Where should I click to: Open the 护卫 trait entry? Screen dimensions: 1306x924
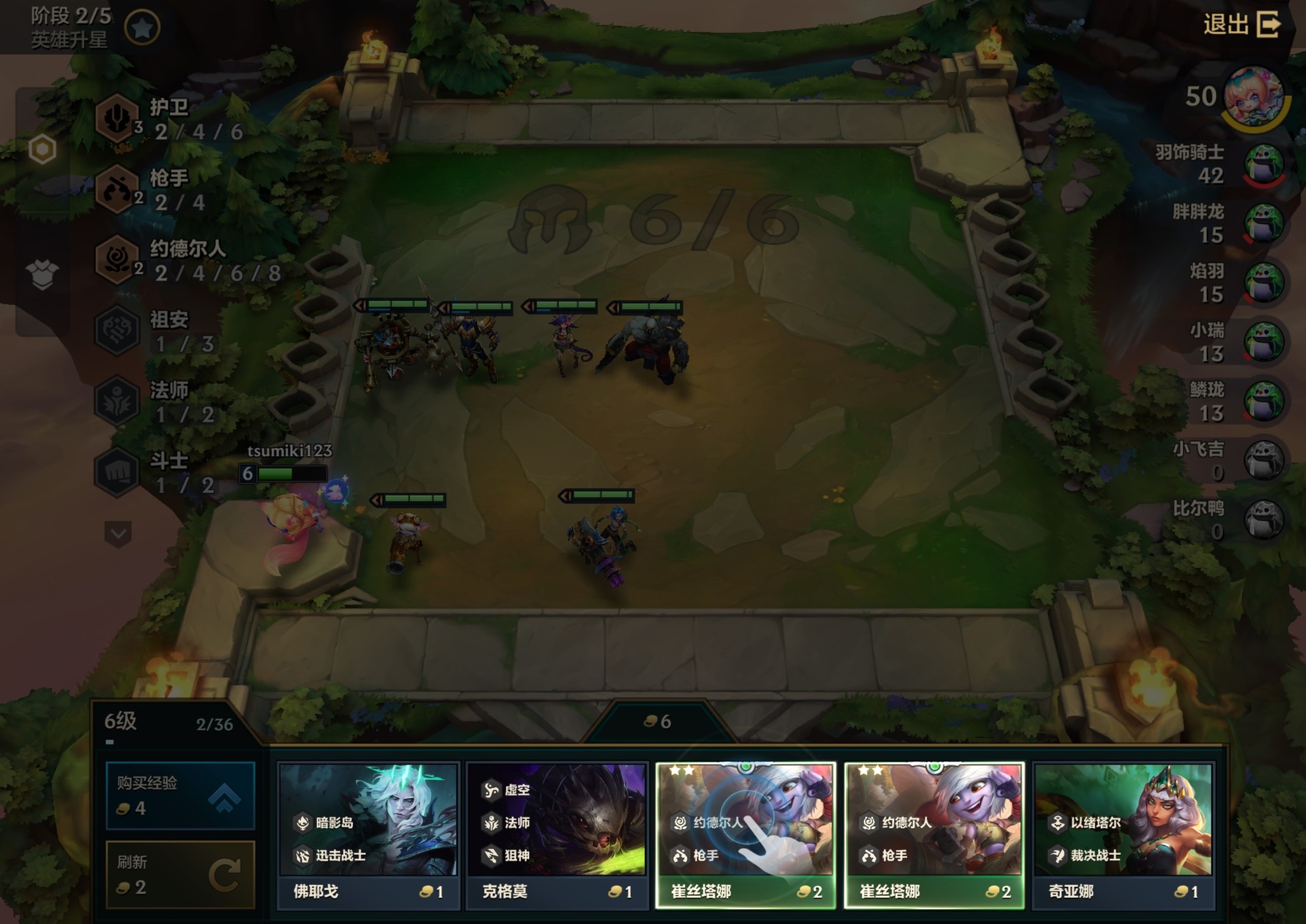click(118, 119)
